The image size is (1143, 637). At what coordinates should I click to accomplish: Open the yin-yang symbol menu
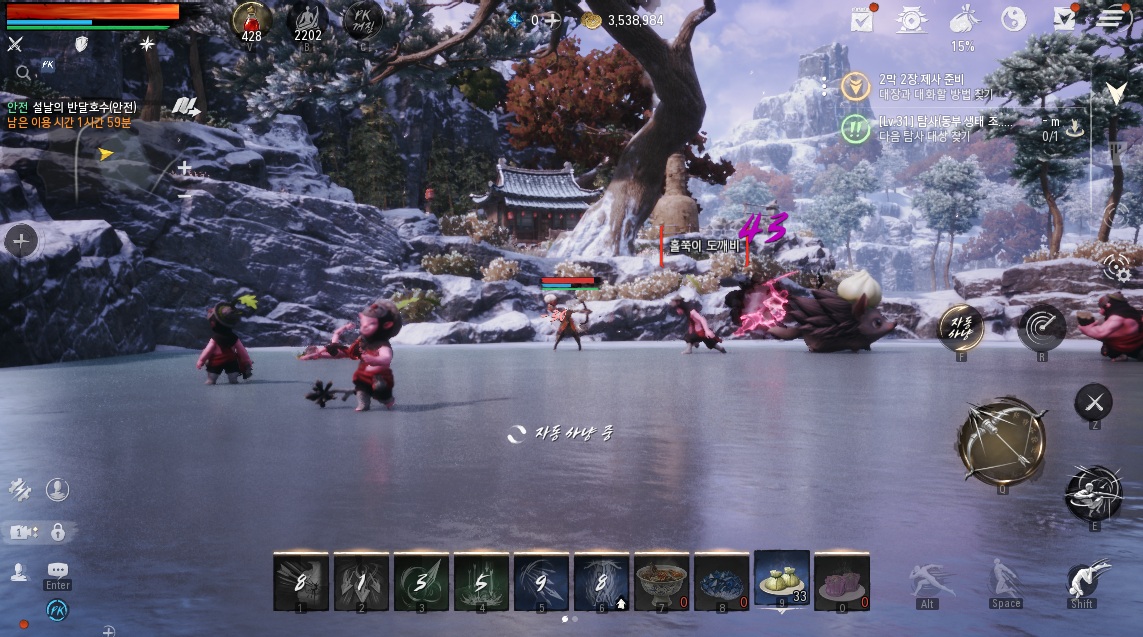pos(1014,19)
